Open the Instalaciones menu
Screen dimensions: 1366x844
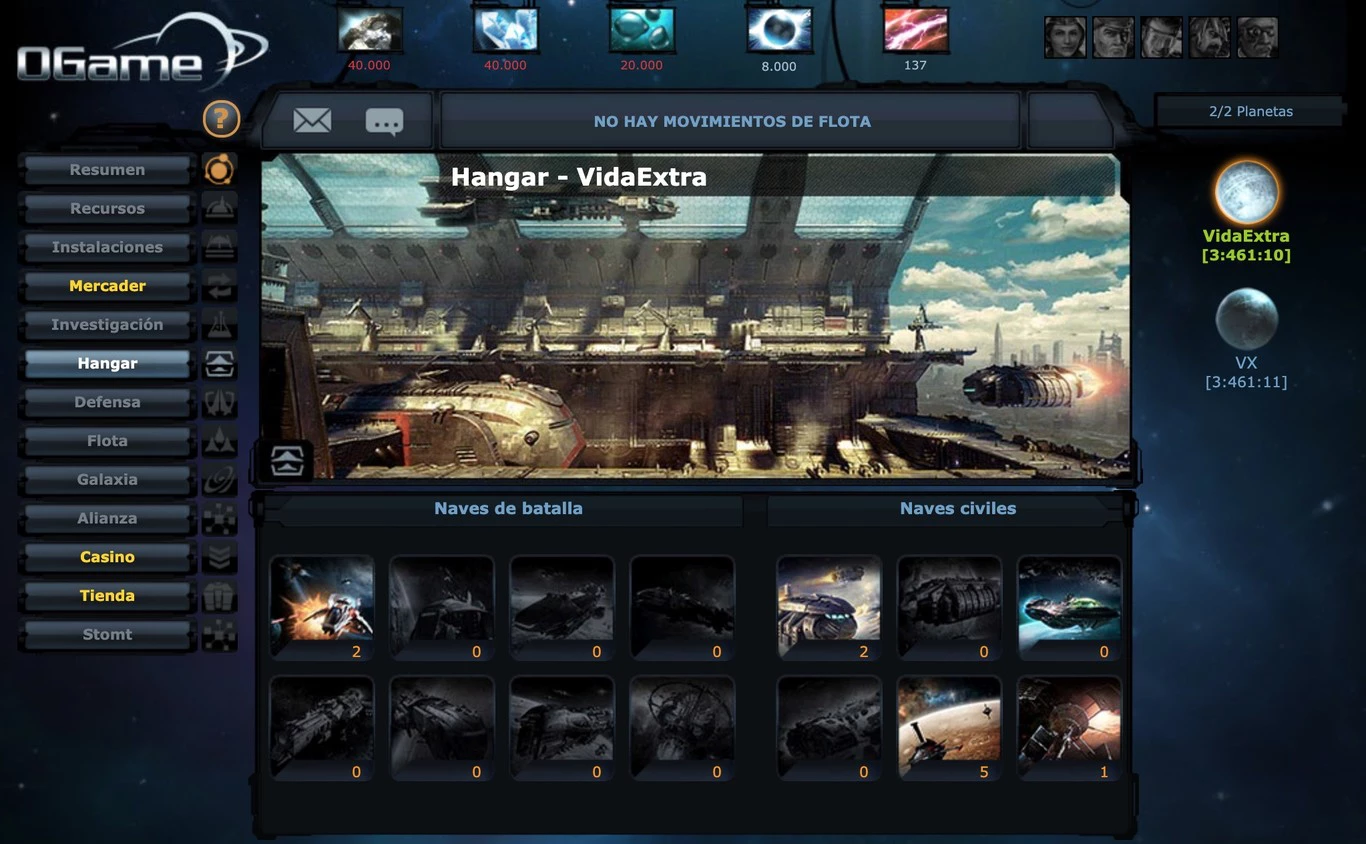[107, 247]
